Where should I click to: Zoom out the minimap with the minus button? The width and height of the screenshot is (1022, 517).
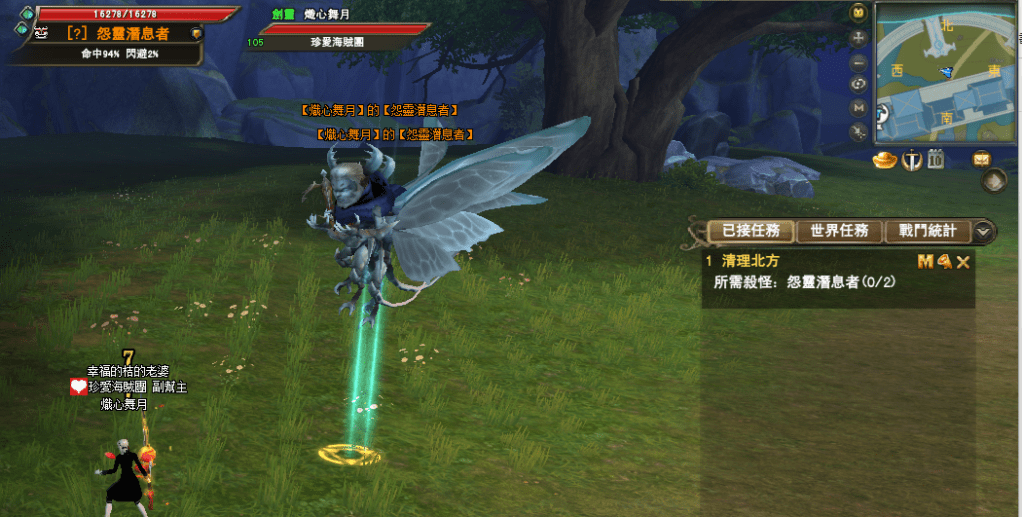click(858, 61)
